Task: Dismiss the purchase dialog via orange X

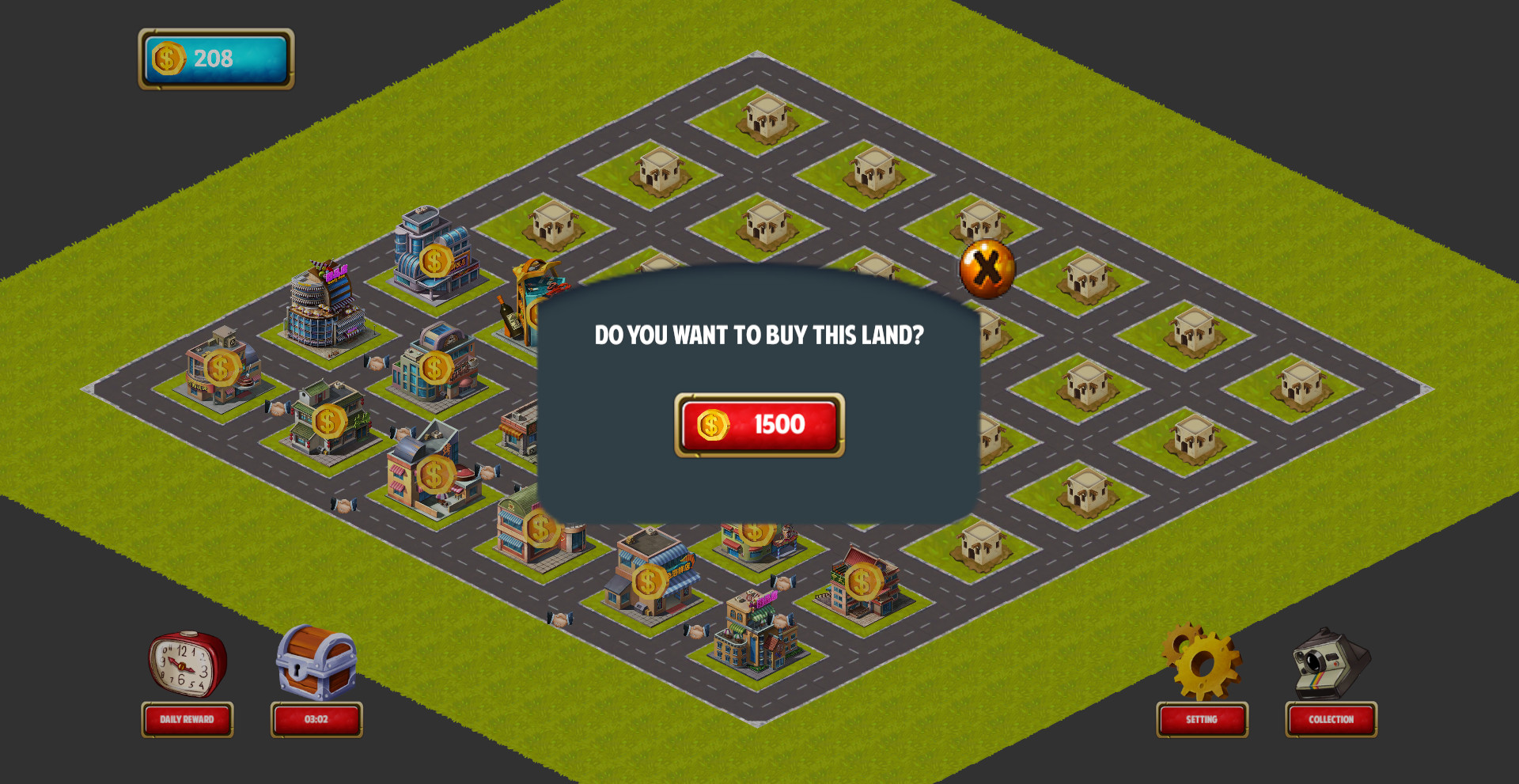Action: tap(987, 271)
